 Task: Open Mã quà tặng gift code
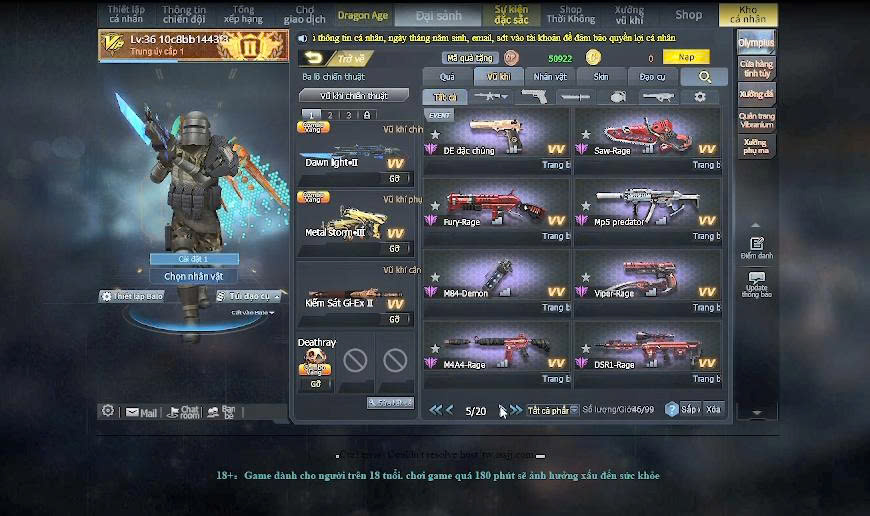coord(470,58)
